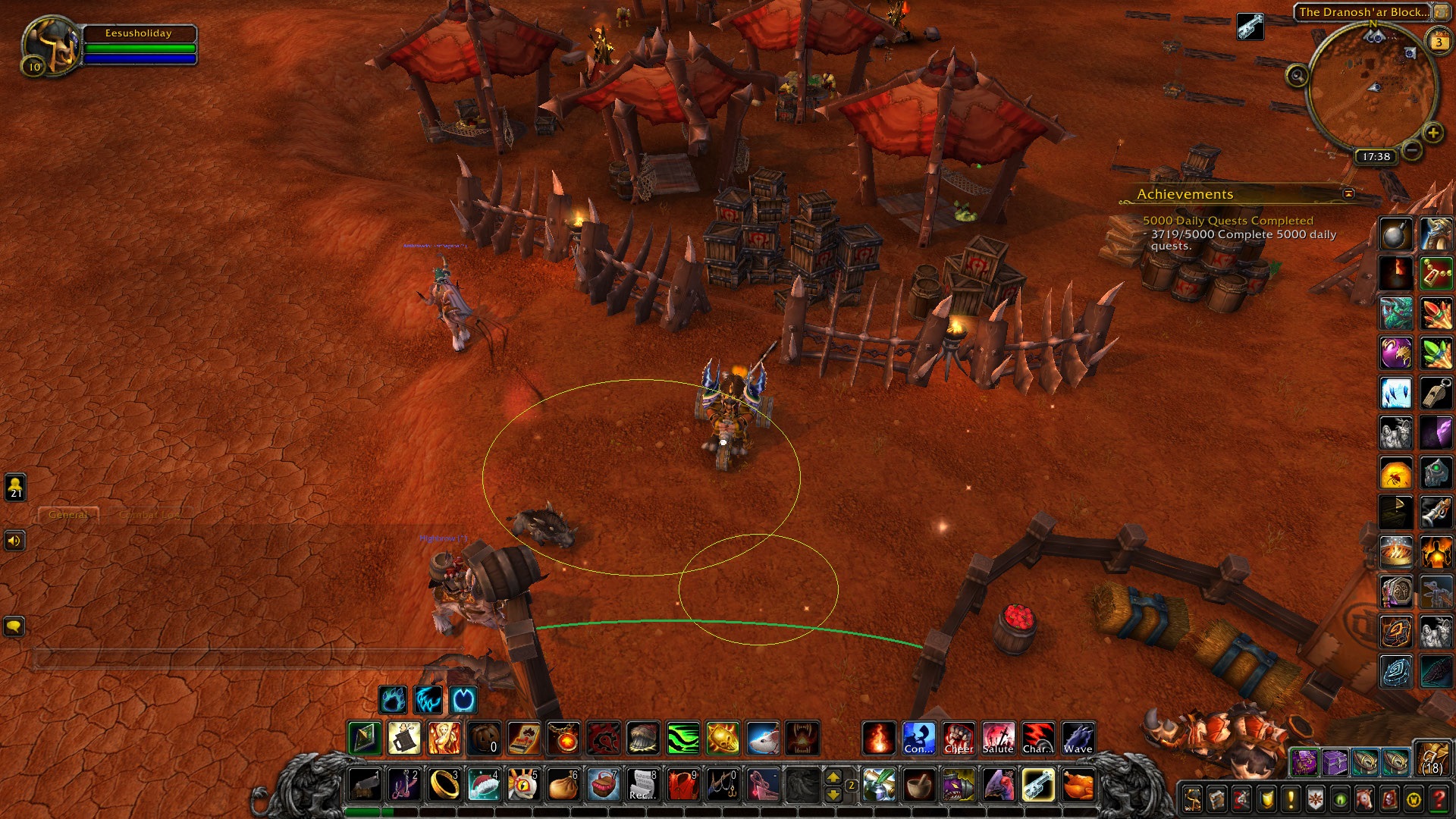Collapse the Achievements tracker header
The width and height of the screenshot is (1456, 819).
(1348, 194)
